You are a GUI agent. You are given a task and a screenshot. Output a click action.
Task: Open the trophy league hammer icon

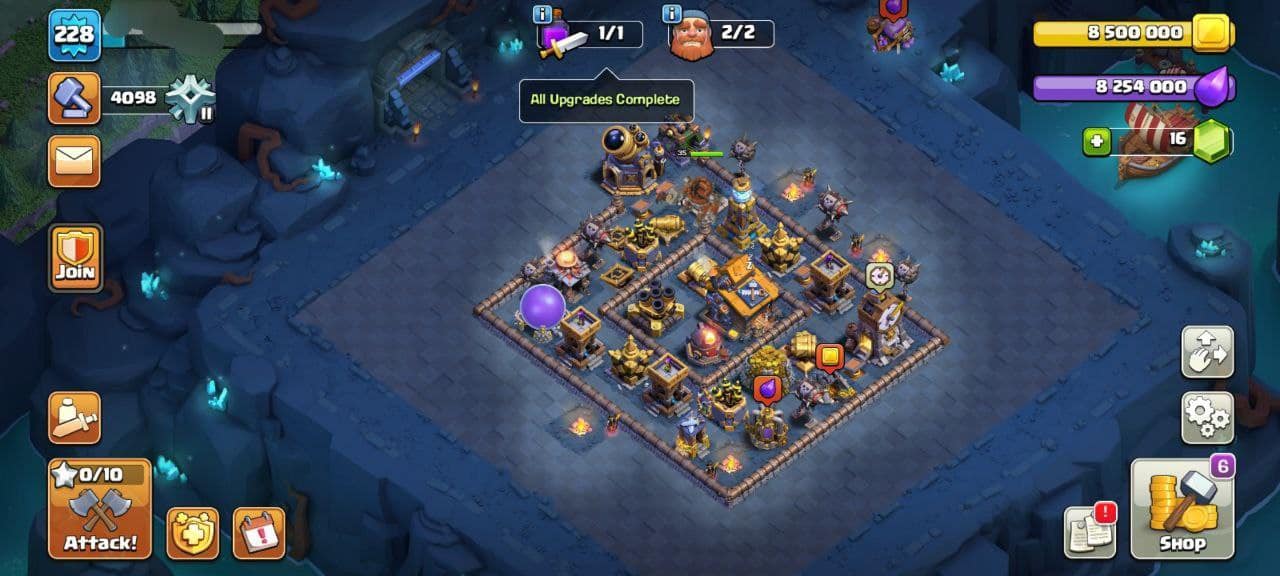coord(75,98)
